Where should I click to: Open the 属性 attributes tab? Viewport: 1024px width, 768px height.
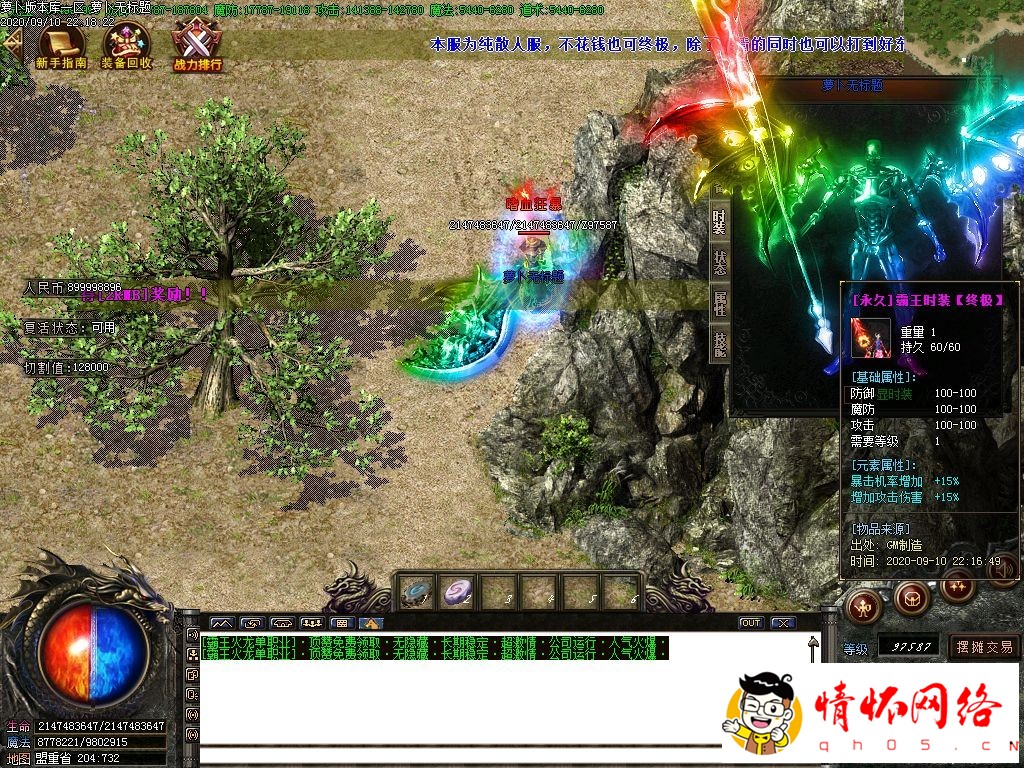(x=719, y=303)
